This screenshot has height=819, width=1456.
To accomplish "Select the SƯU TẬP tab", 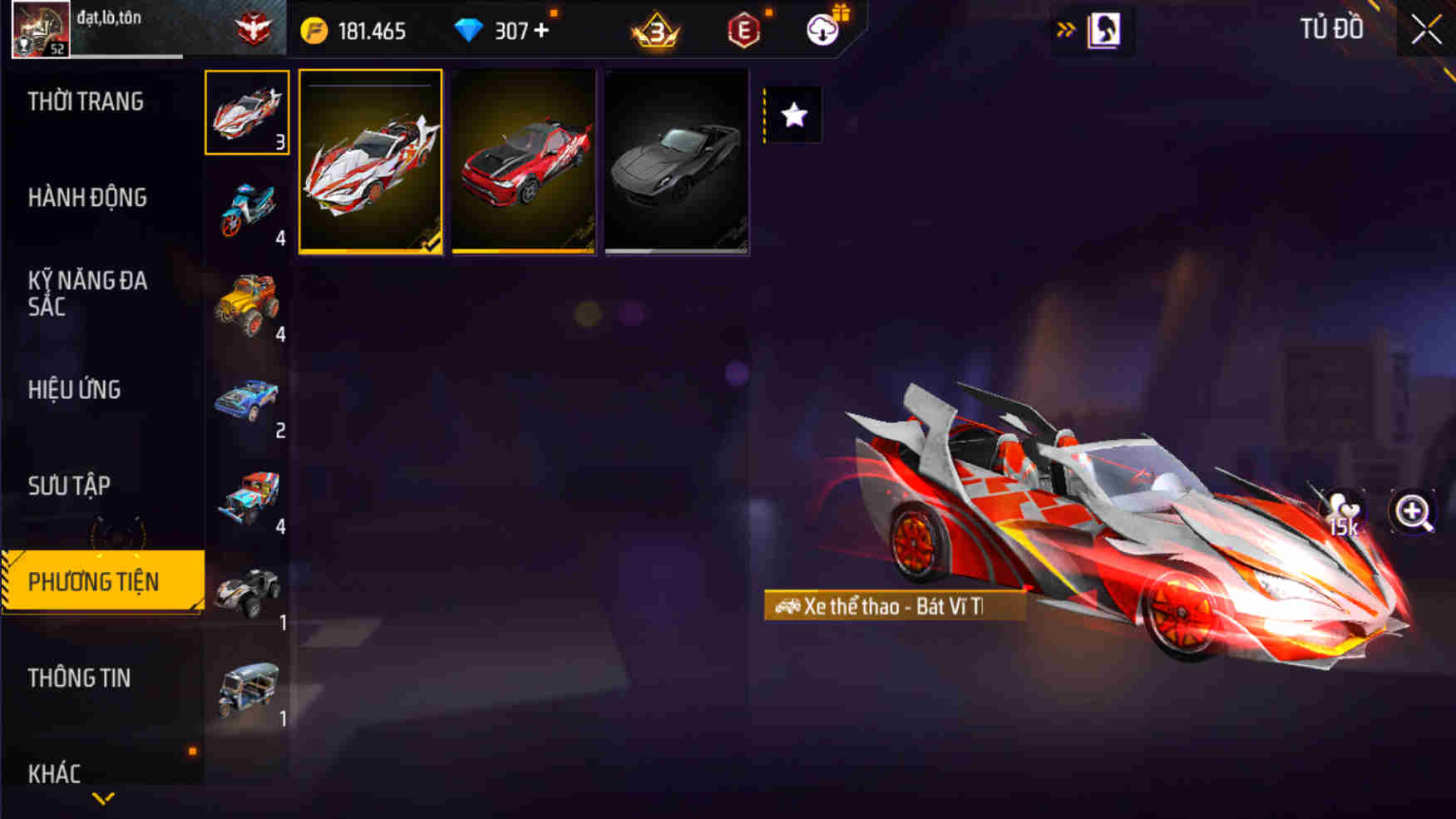I will pos(71,485).
